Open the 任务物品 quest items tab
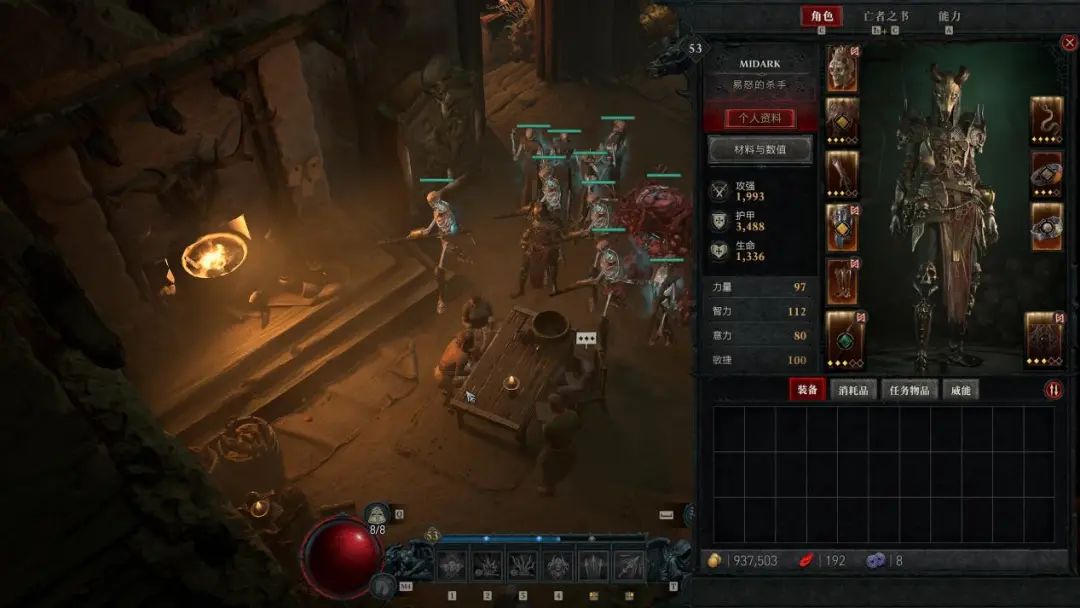Viewport: 1080px width, 608px height. click(910, 390)
